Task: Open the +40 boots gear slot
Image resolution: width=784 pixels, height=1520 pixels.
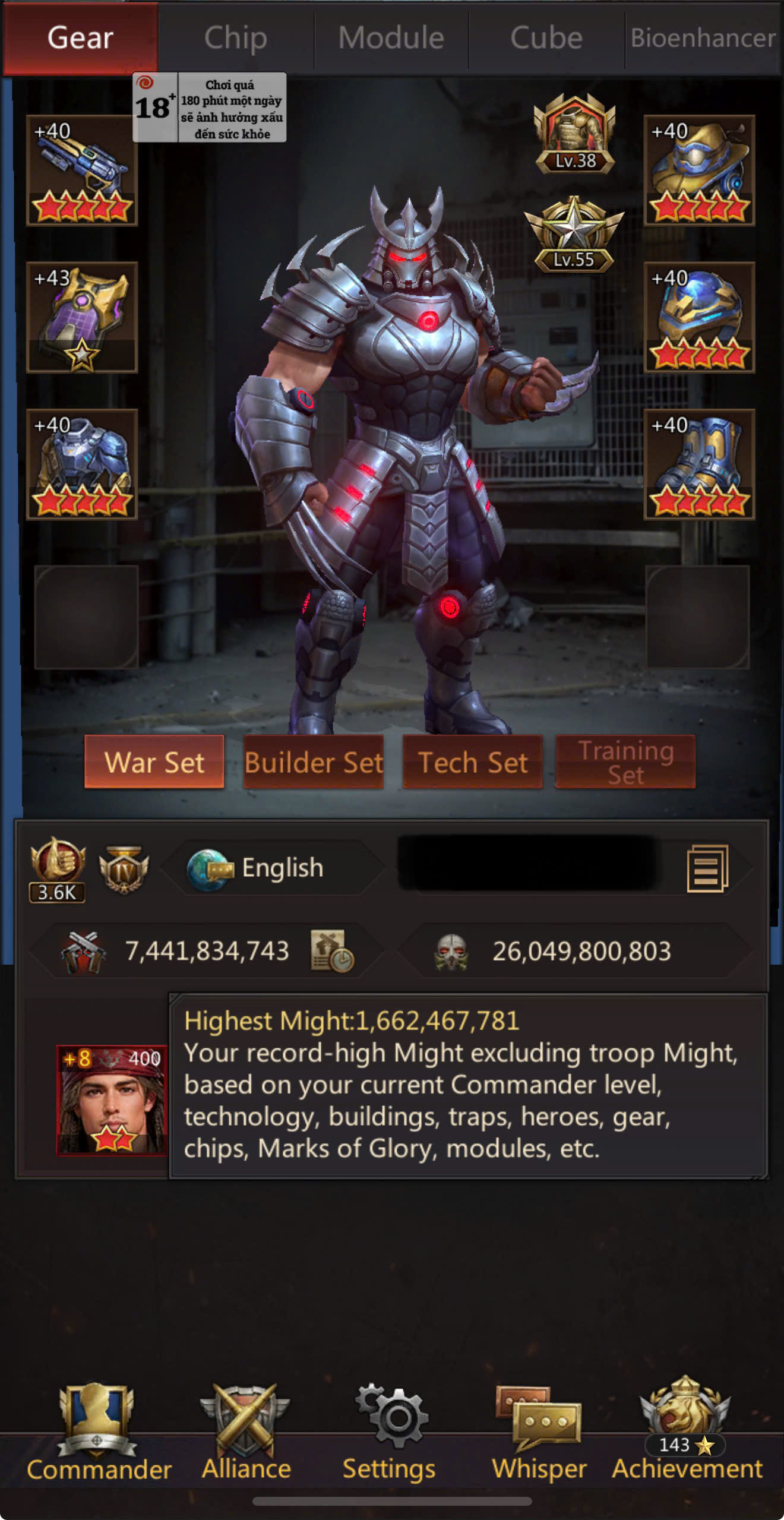Action: click(x=699, y=464)
